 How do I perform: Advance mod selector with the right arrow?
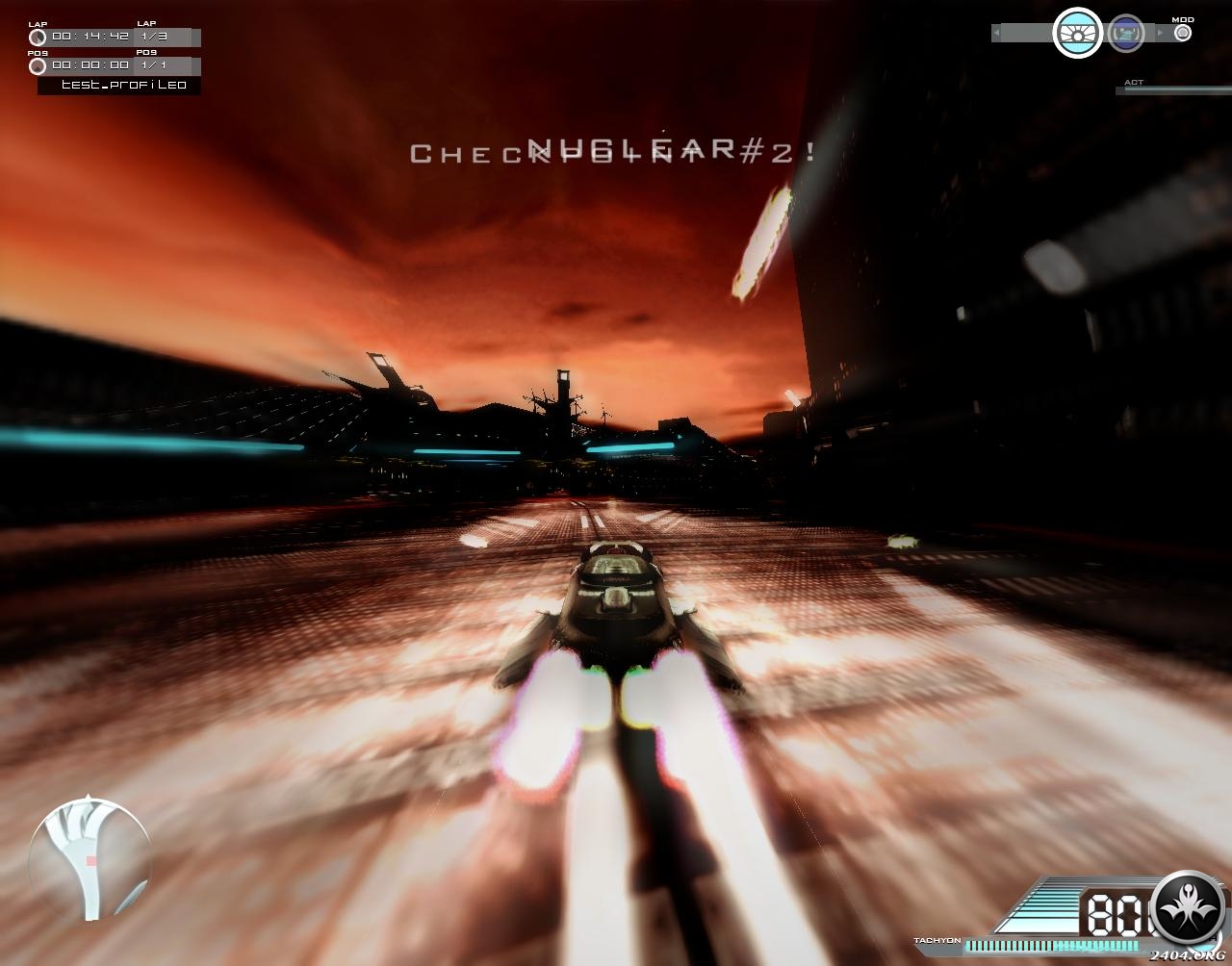tap(1161, 34)
